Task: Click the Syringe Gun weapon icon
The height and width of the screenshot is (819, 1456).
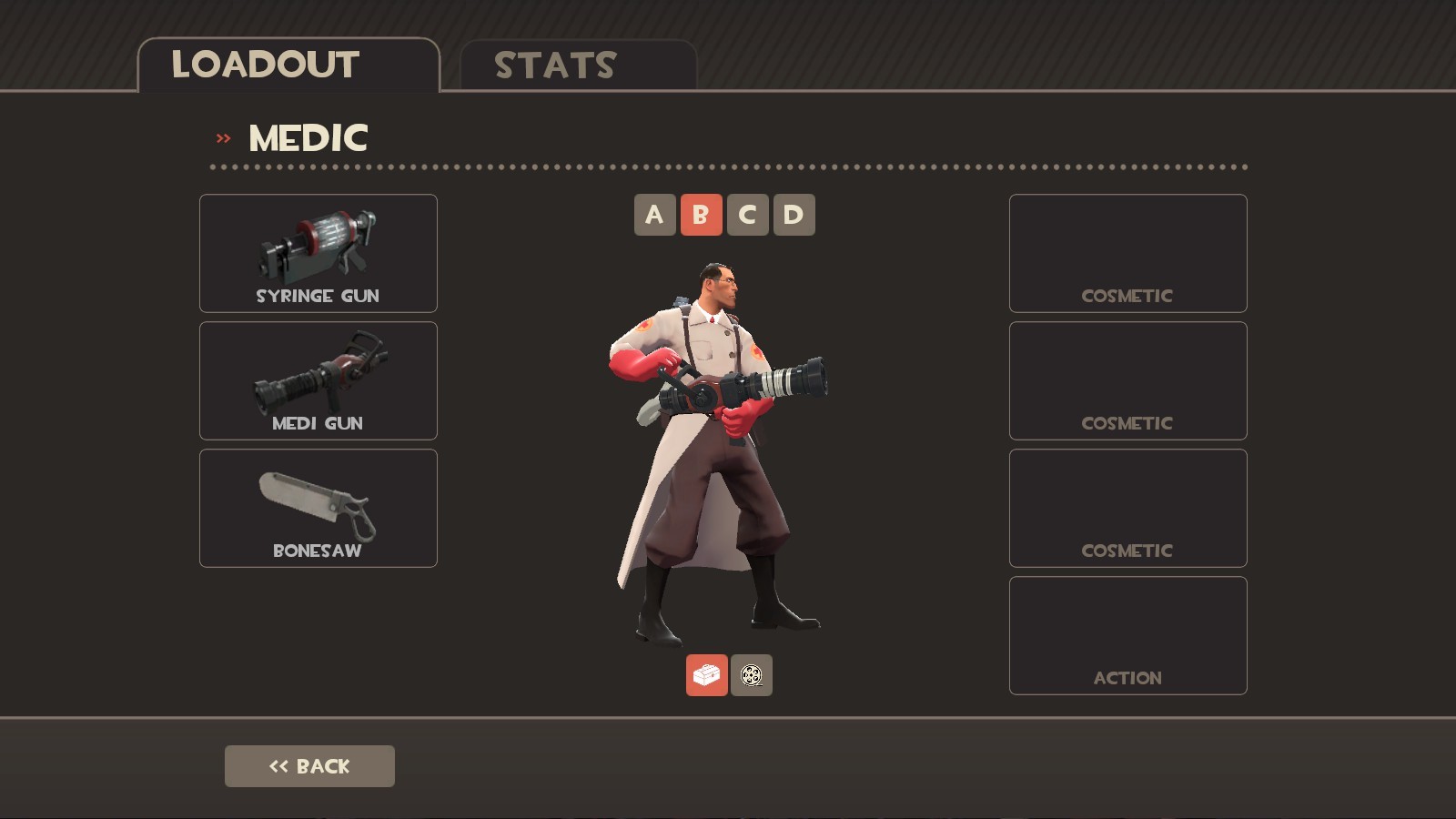Action: 318,246
